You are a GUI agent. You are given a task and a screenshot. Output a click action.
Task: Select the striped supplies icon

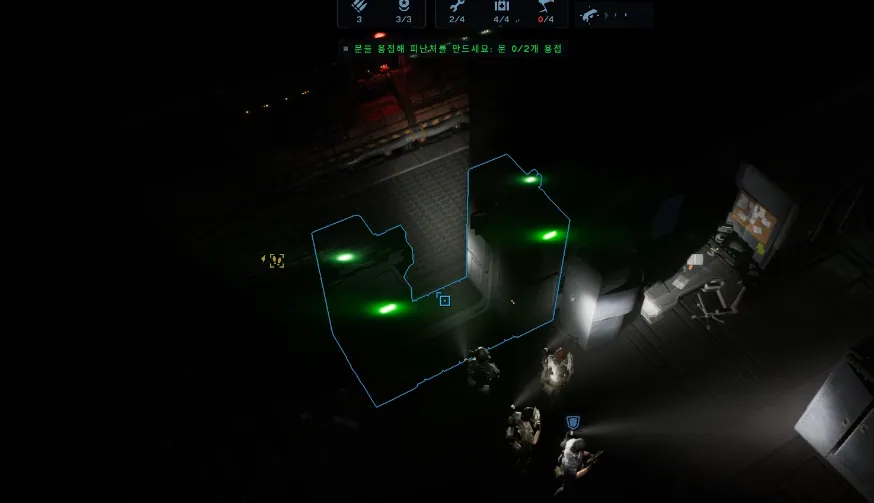click(359, 6)
